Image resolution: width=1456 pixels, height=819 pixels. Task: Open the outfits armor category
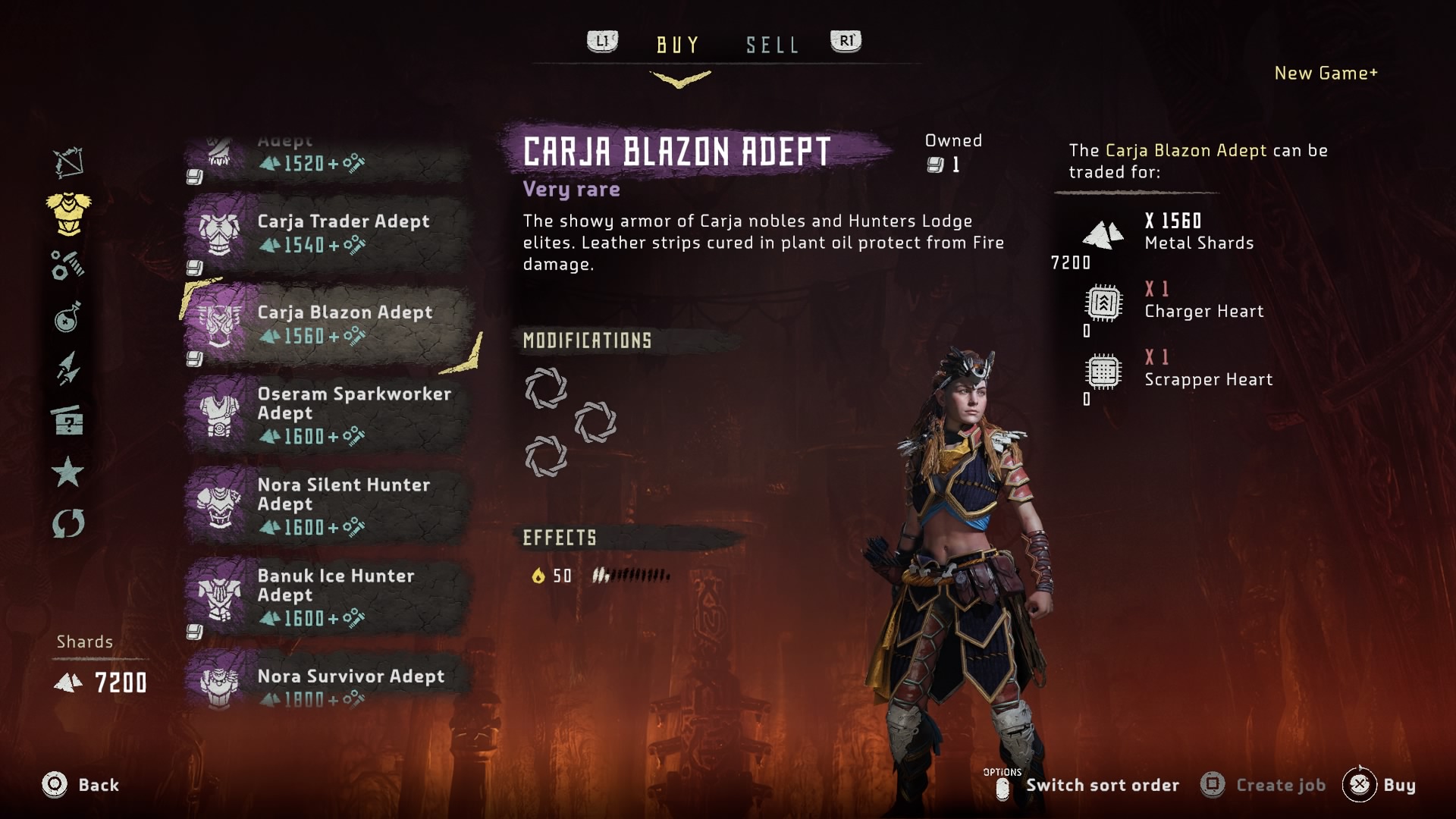(x=68, y=213)
